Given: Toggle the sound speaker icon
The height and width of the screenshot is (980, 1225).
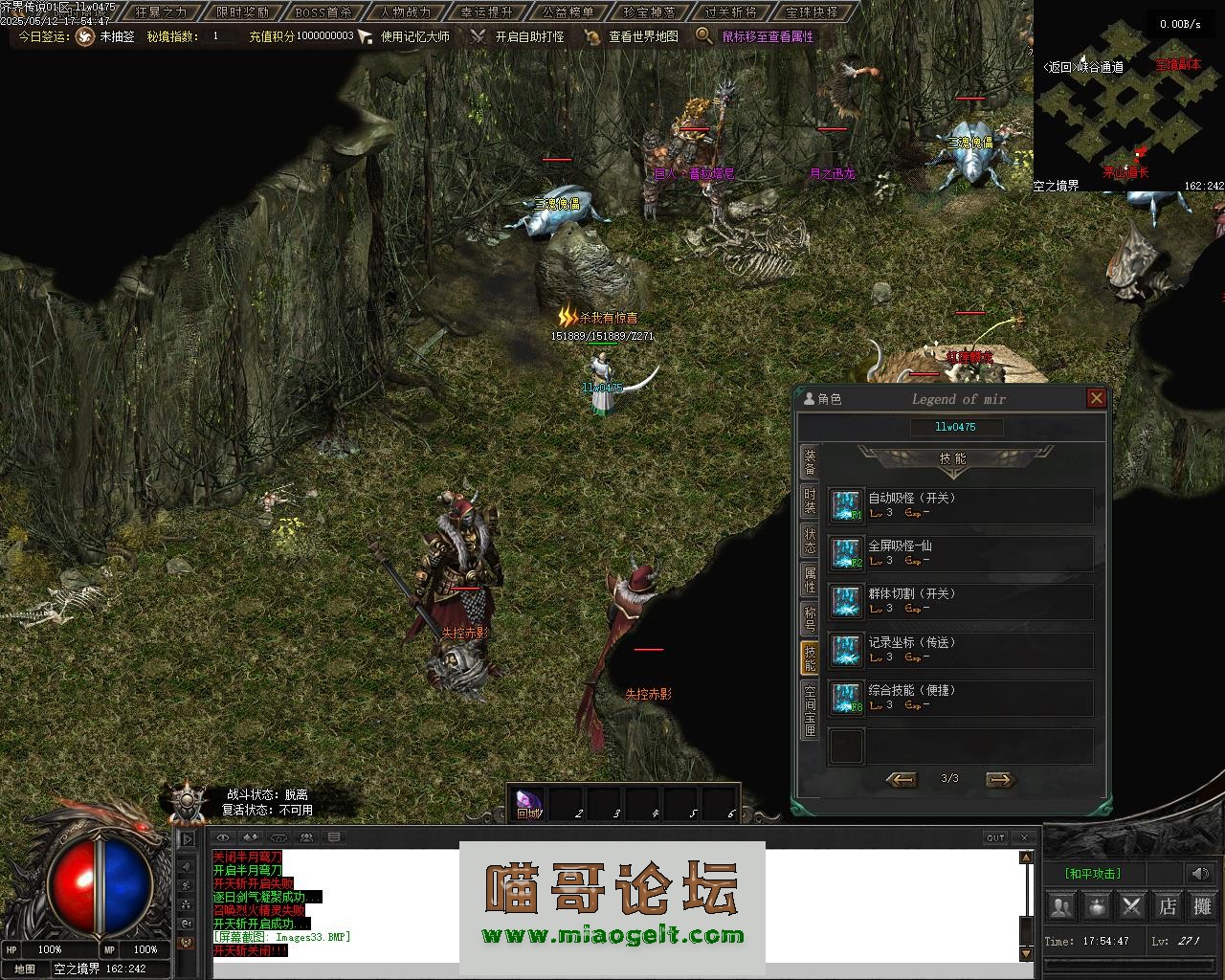Looking at the screenshot, I should click(1199, 873).
